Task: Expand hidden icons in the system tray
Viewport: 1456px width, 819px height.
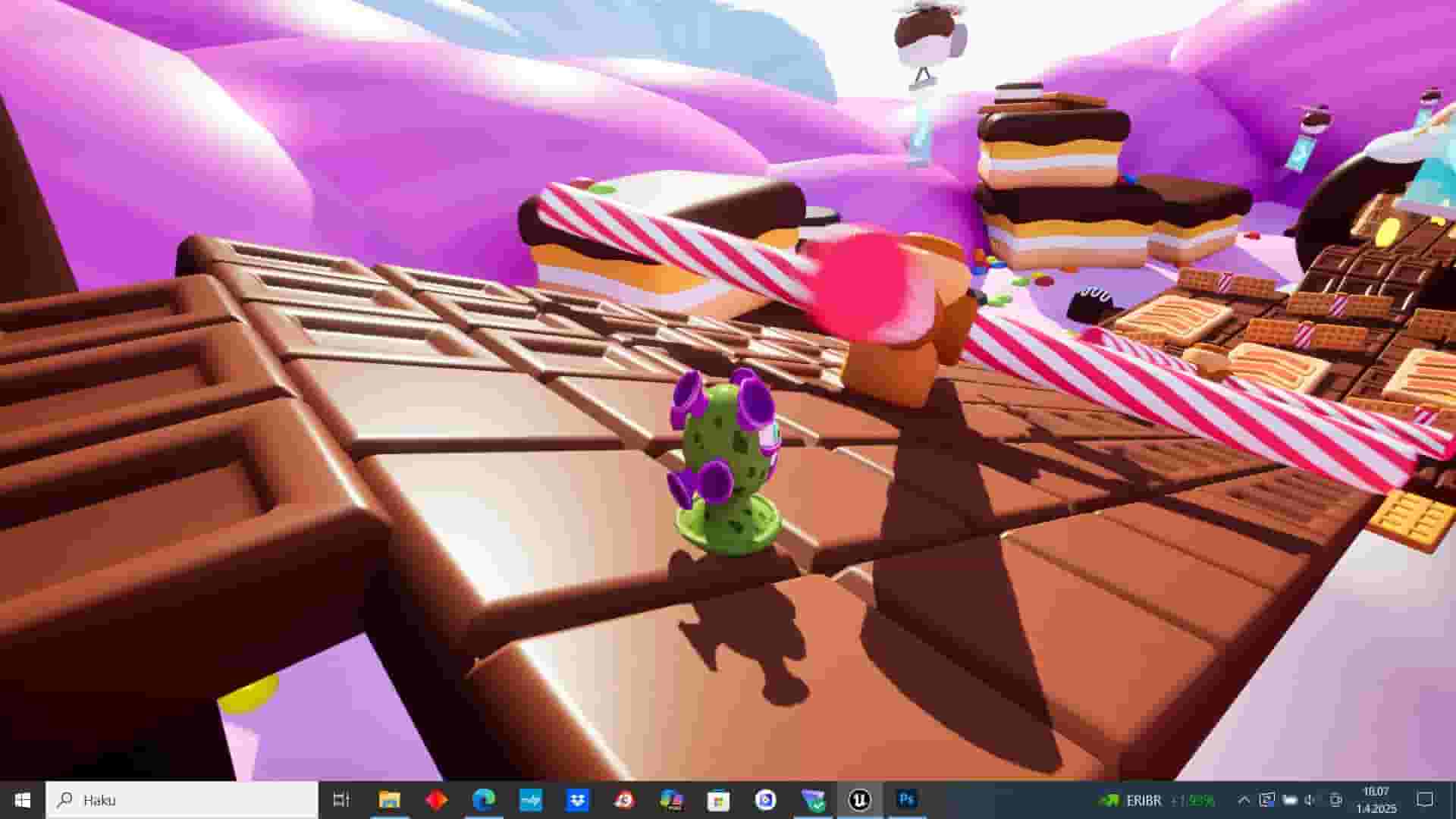Action: (1244, 800)
